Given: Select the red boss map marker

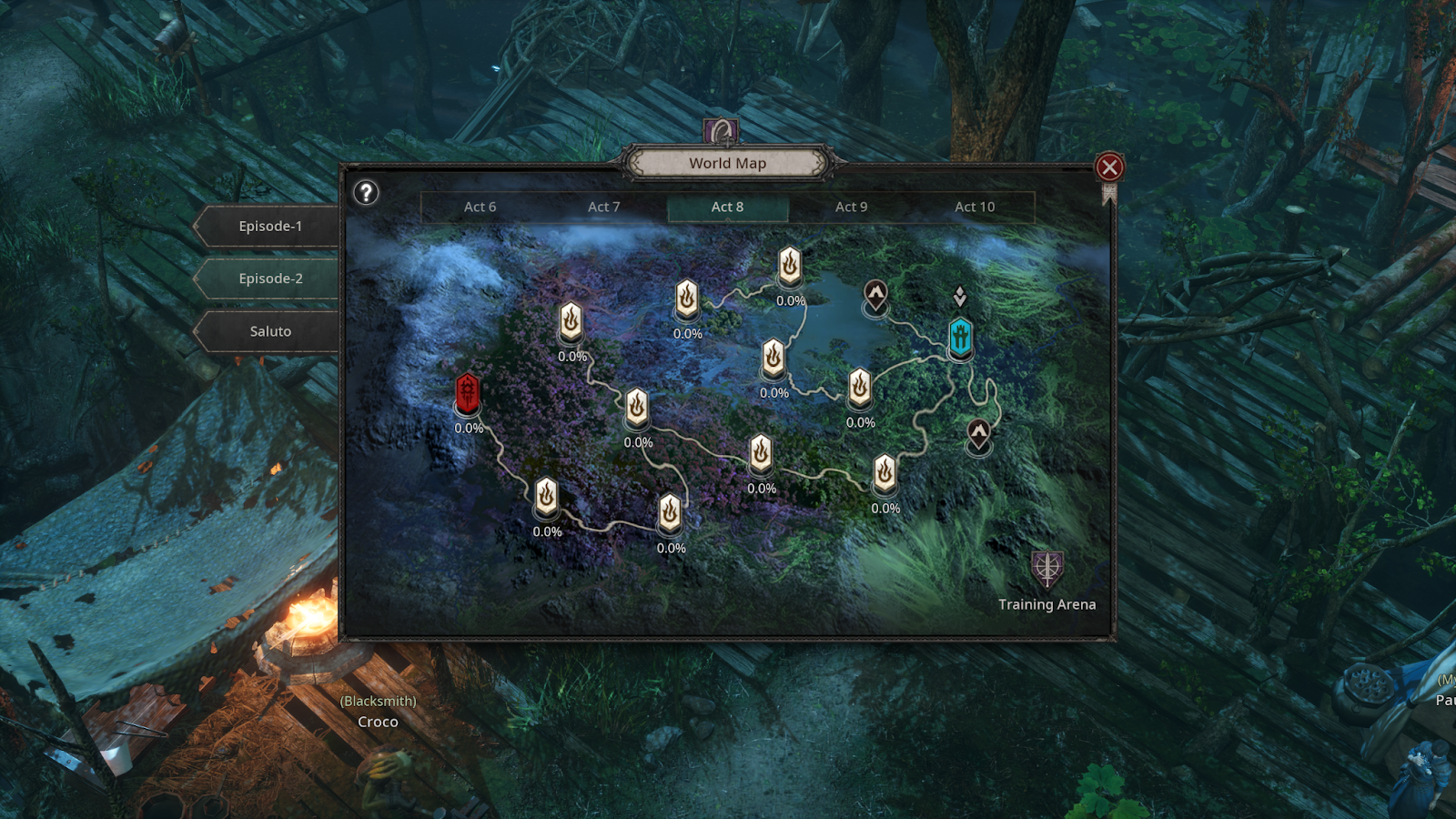Looking at the screenshot, I should [x=468, y=393].
